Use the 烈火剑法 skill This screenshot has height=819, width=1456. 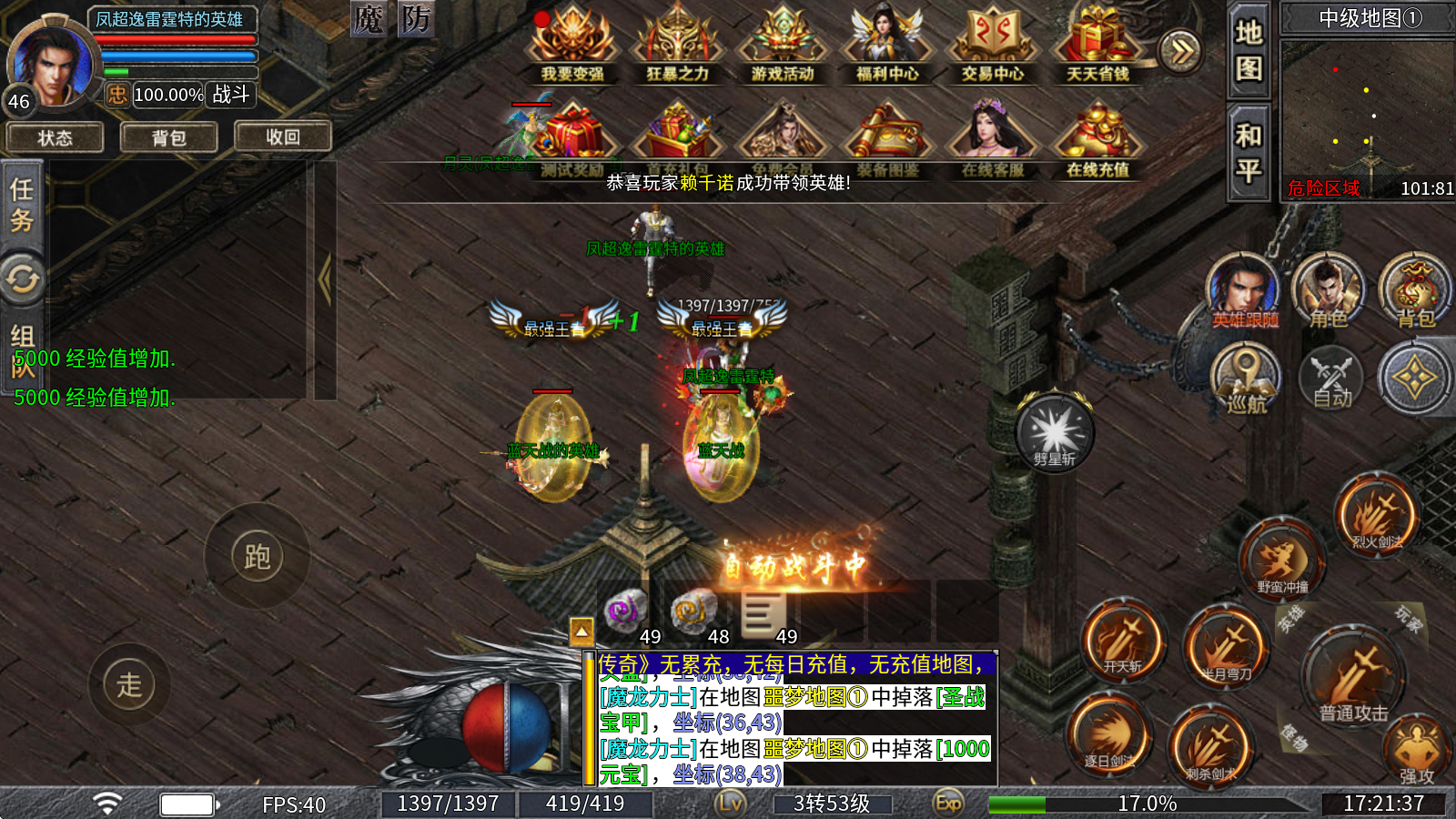pos(1377,515)
